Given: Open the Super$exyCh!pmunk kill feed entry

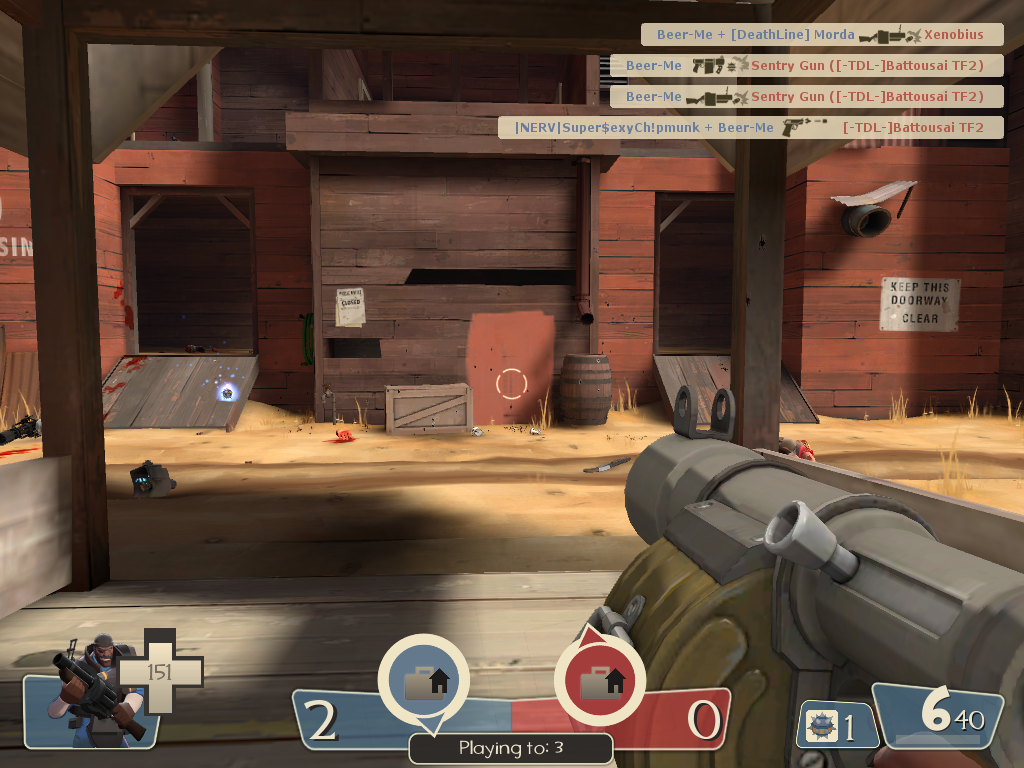Looking at the screenshot, I should (x=750, y=128).
